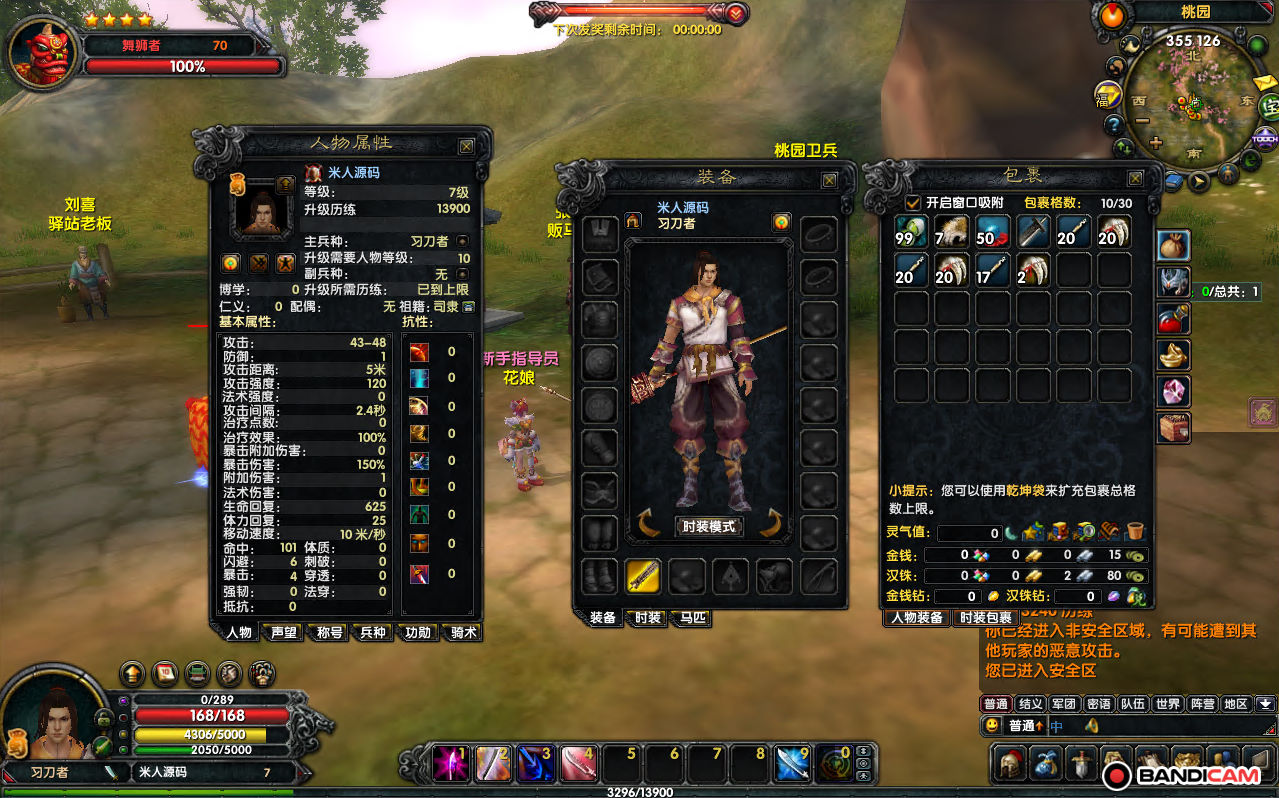Switch to the 声望 reputation tab

tap(285, 632)
